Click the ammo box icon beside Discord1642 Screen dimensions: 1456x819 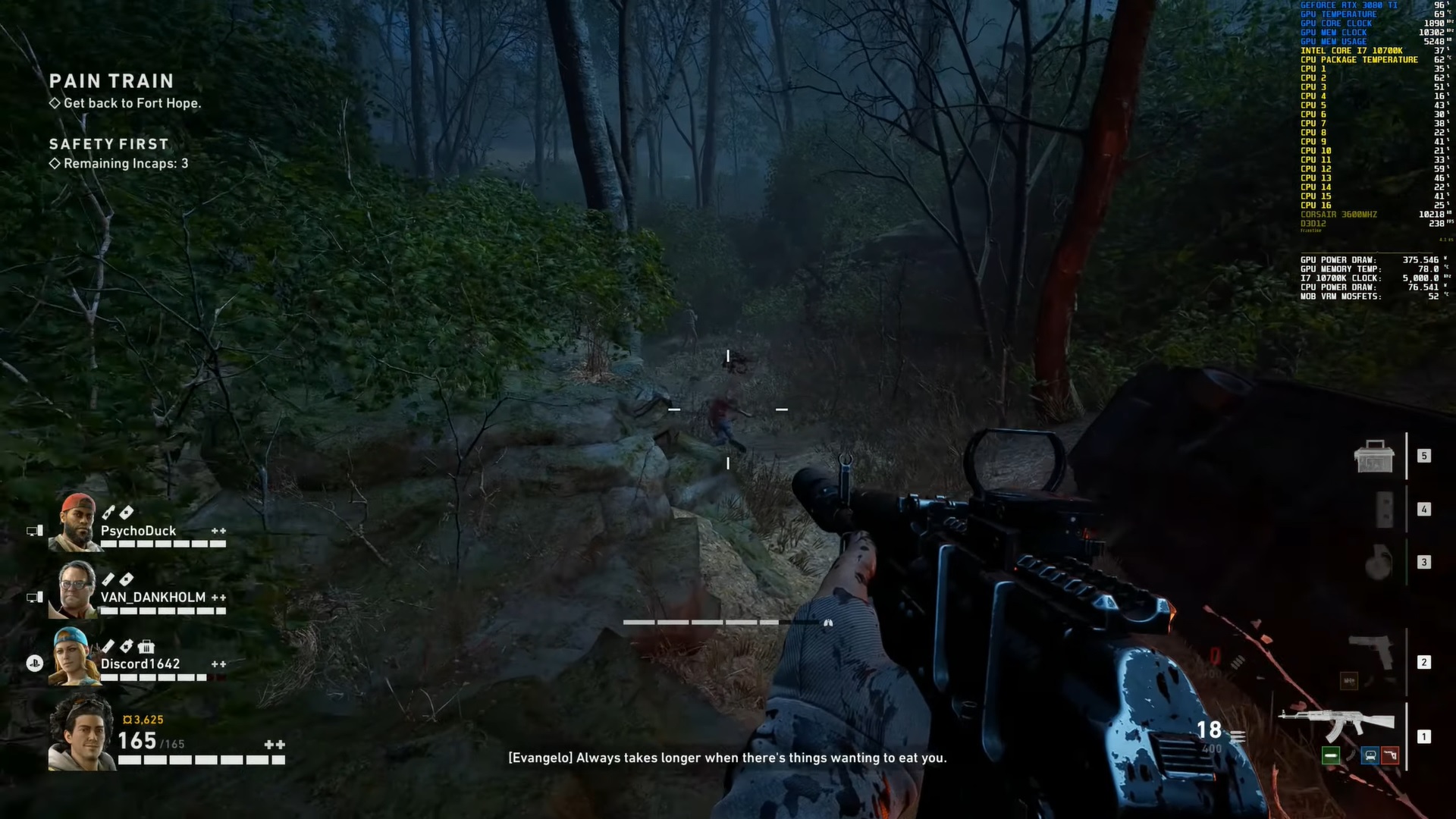coord(146,647)
